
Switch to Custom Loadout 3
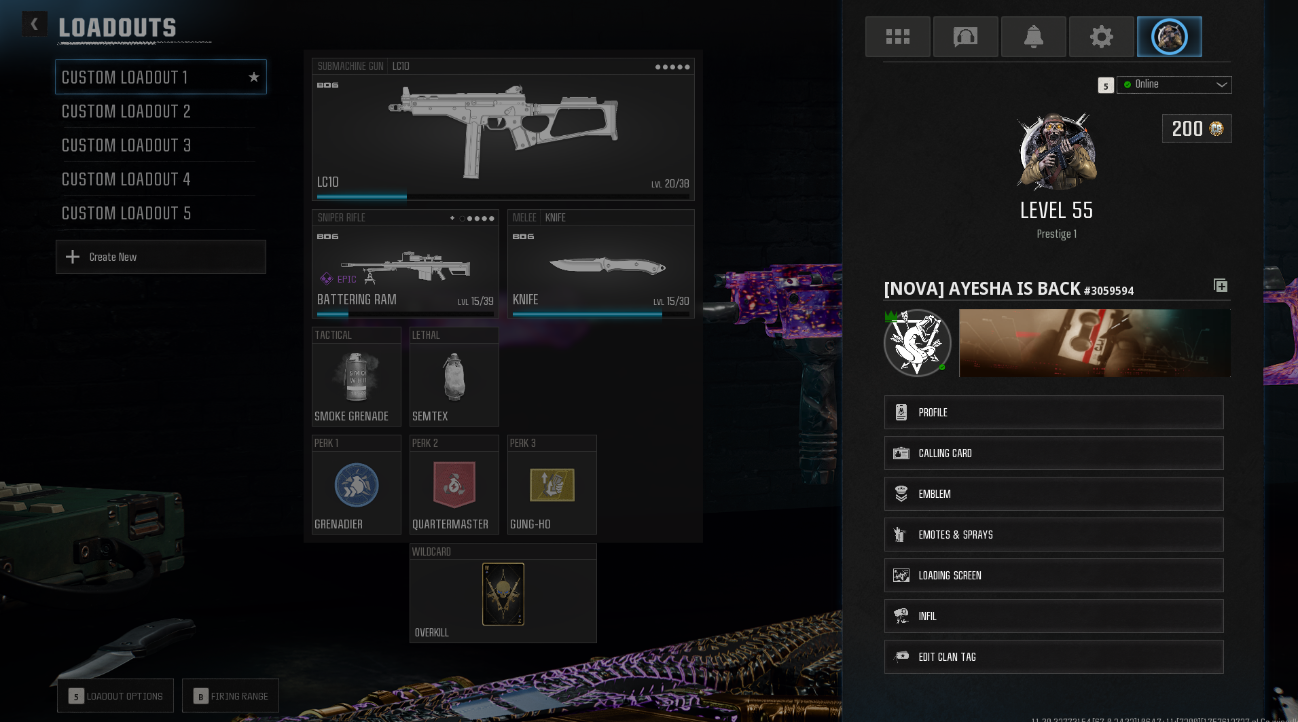click(x=126, y=145)
